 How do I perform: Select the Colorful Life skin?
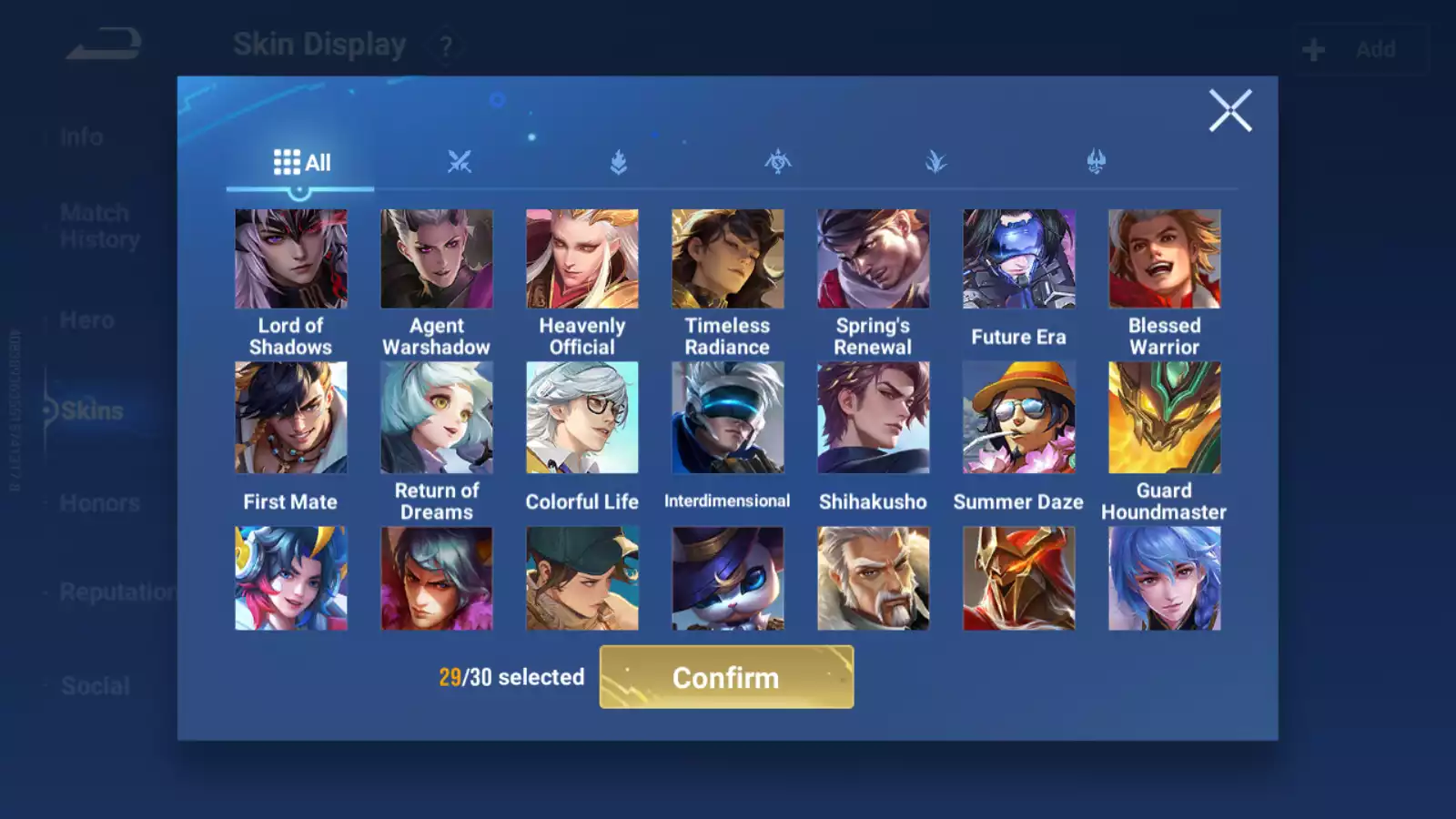(x=581, y=418)
